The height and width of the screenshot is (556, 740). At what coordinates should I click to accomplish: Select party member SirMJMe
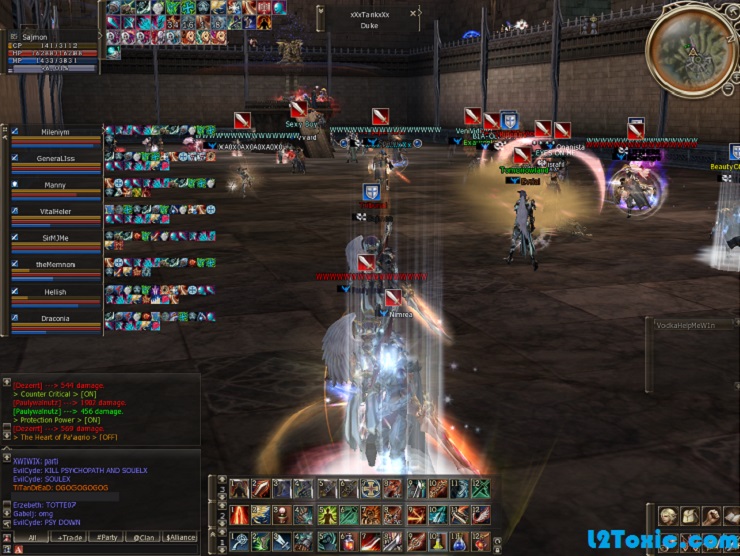pos(55,239)
